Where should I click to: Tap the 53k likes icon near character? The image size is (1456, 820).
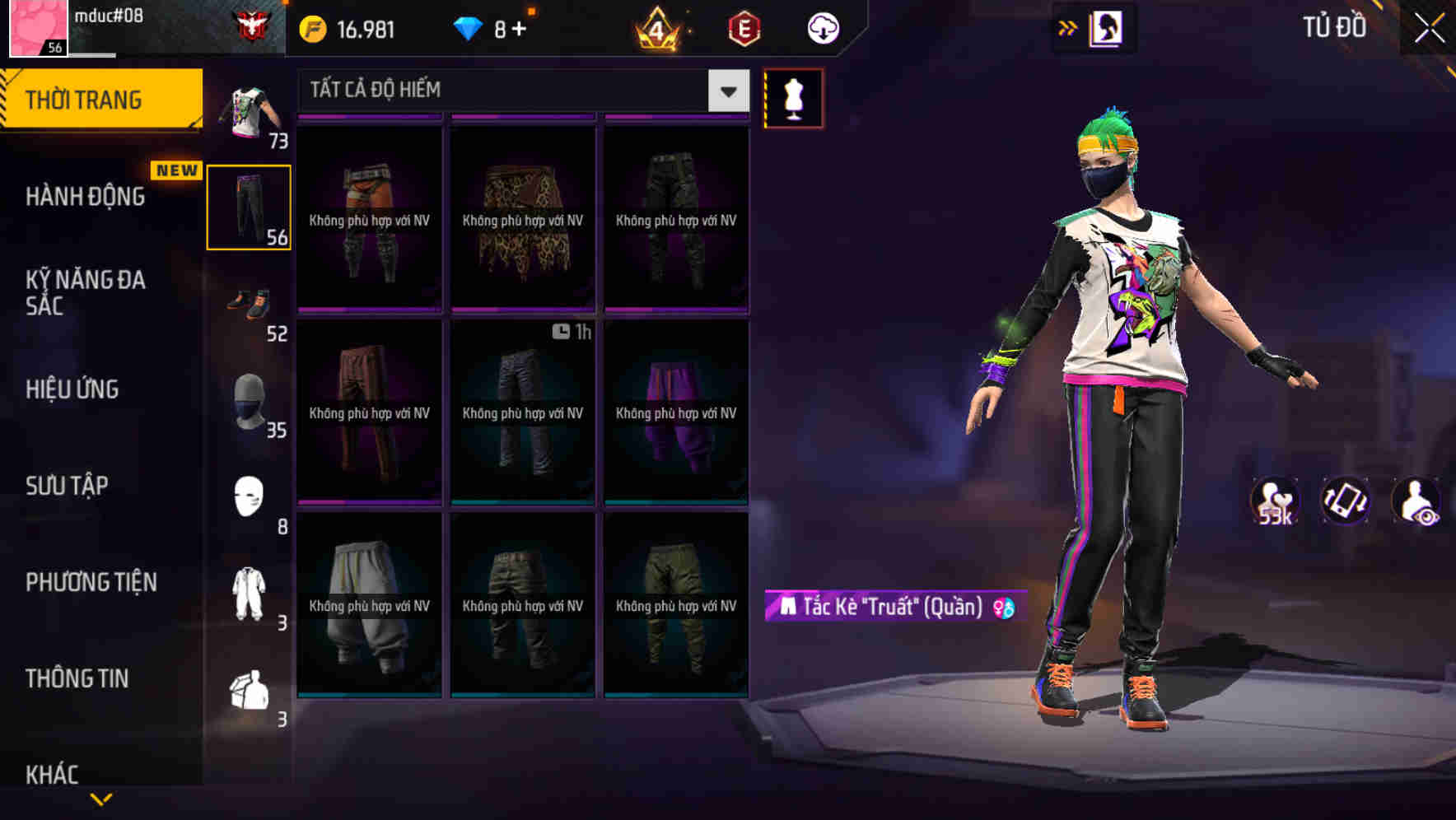(1273, 501)
